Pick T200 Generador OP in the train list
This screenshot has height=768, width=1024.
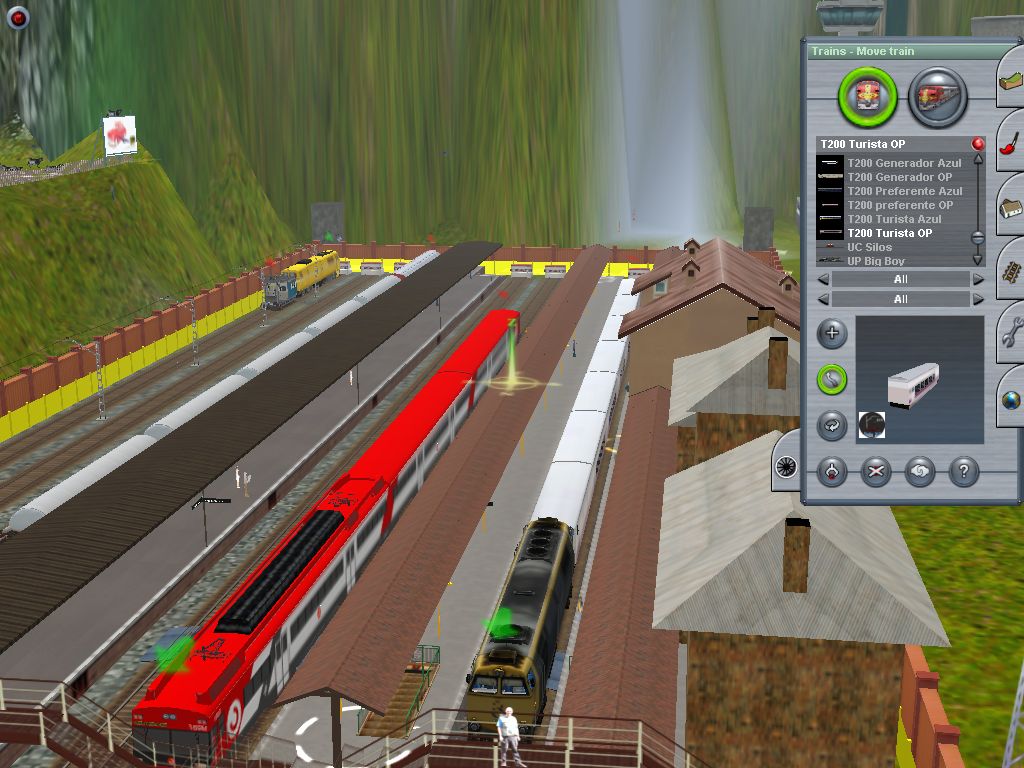(x=899, y=177)
